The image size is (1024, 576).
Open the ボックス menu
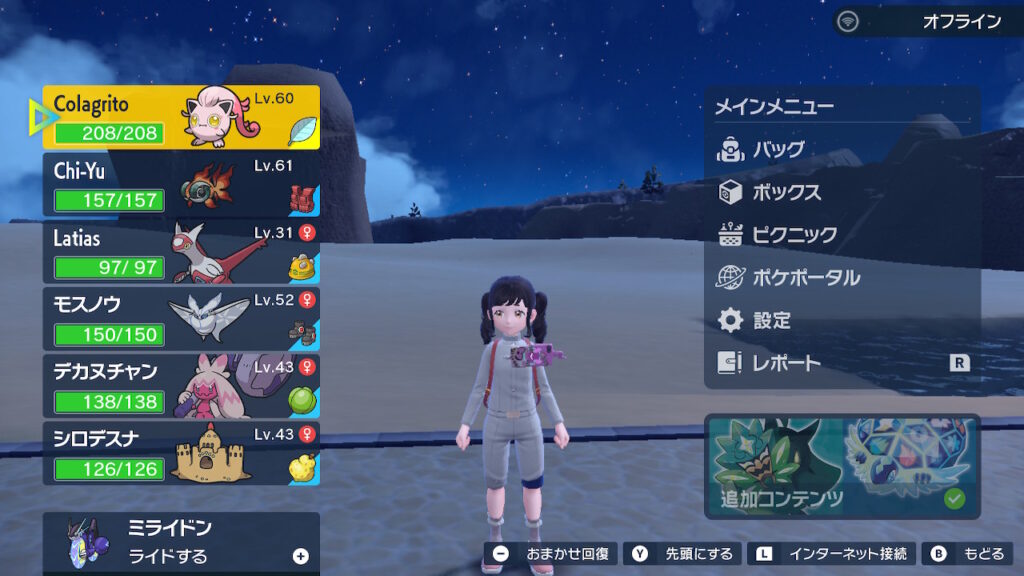786,193
